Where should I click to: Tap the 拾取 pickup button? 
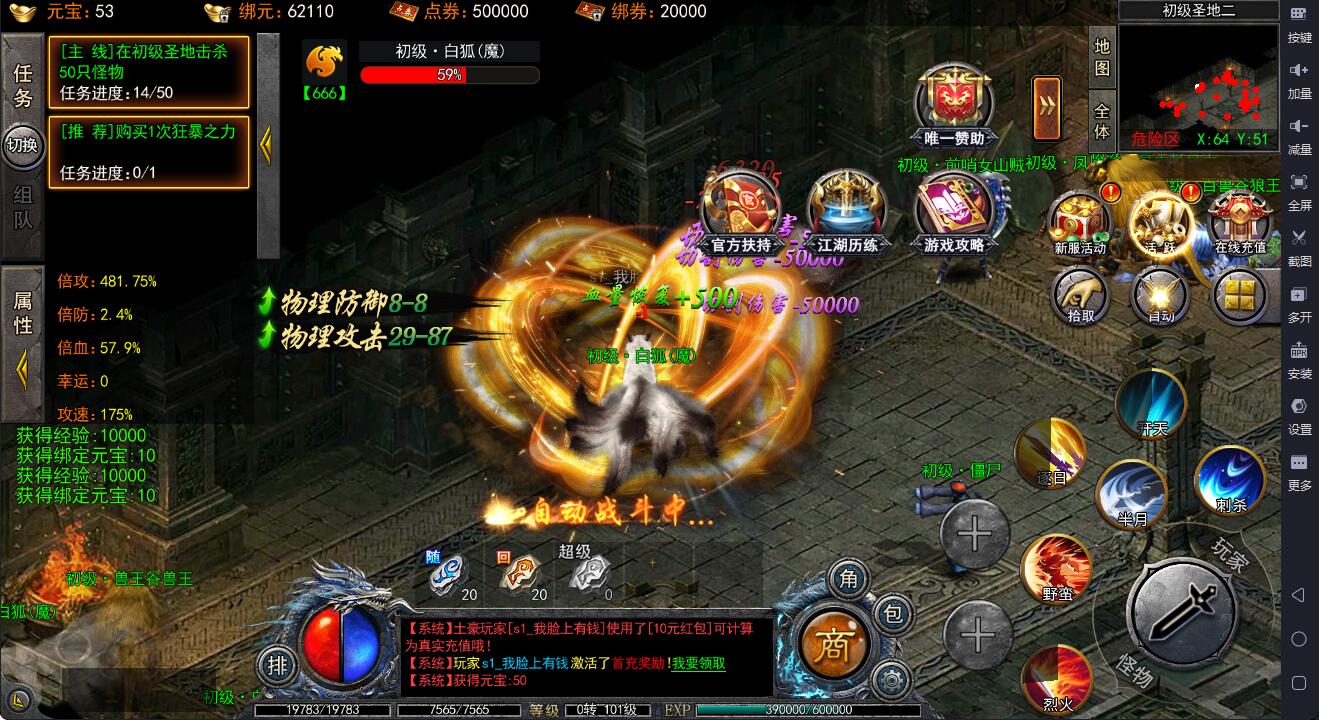tap(1080, 296)
